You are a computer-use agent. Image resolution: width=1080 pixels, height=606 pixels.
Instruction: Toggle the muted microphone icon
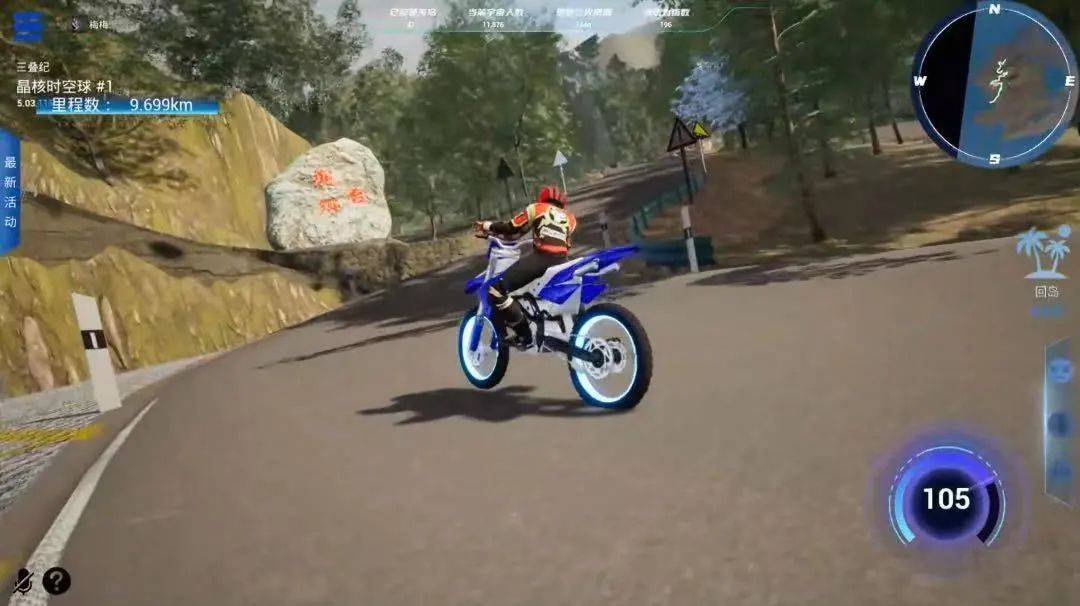[22, 581]
